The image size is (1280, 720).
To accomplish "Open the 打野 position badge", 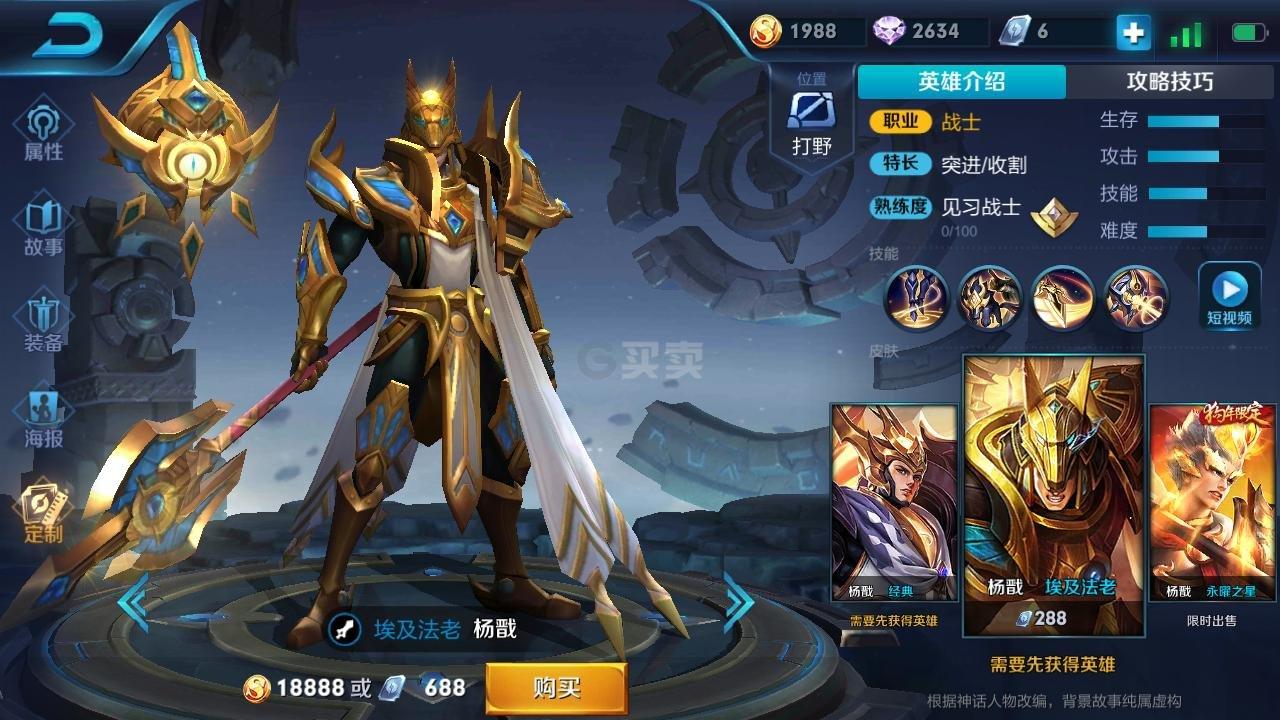I will pos(811,119).
